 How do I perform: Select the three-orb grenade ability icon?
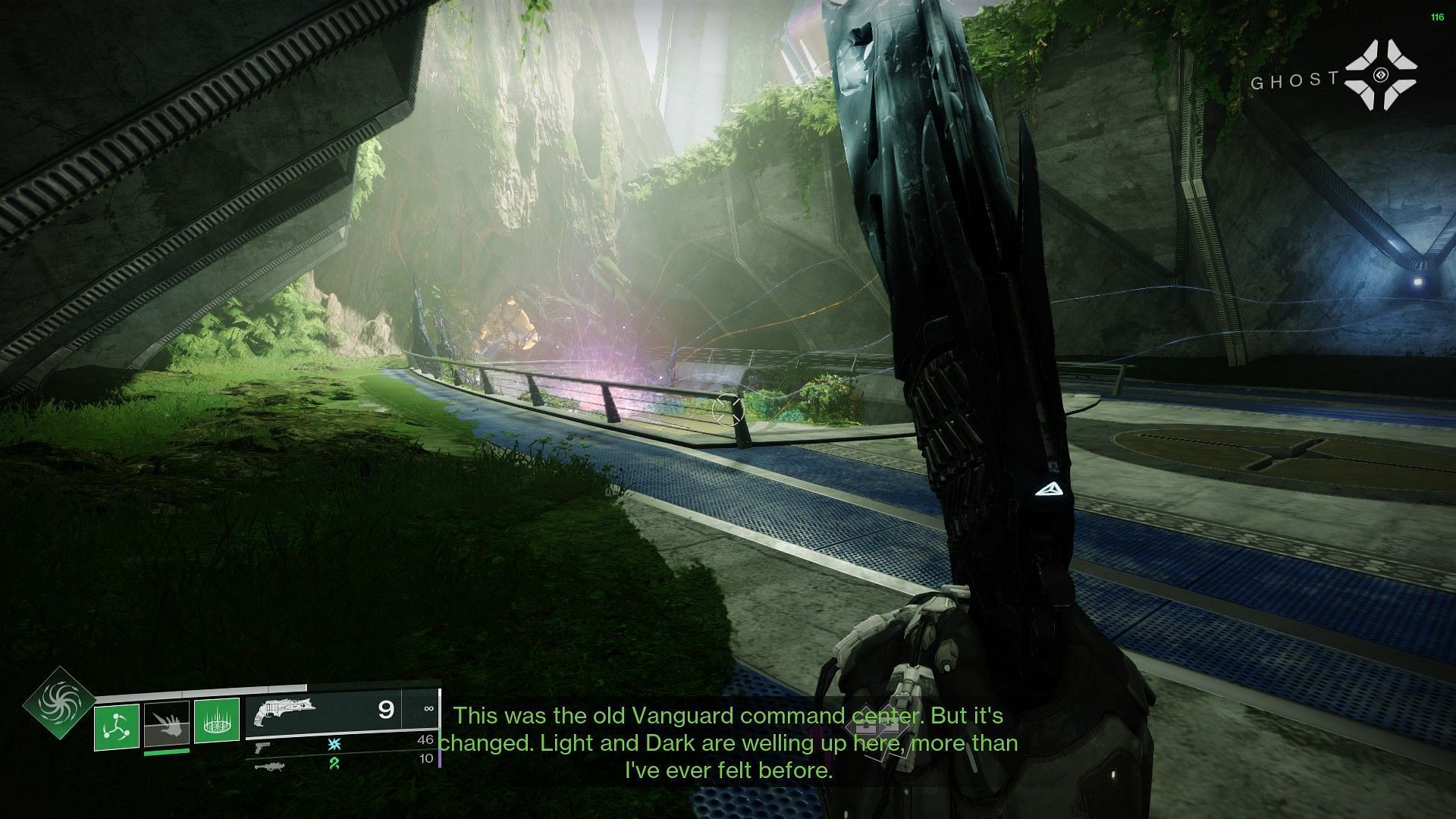tap(117, 726)
